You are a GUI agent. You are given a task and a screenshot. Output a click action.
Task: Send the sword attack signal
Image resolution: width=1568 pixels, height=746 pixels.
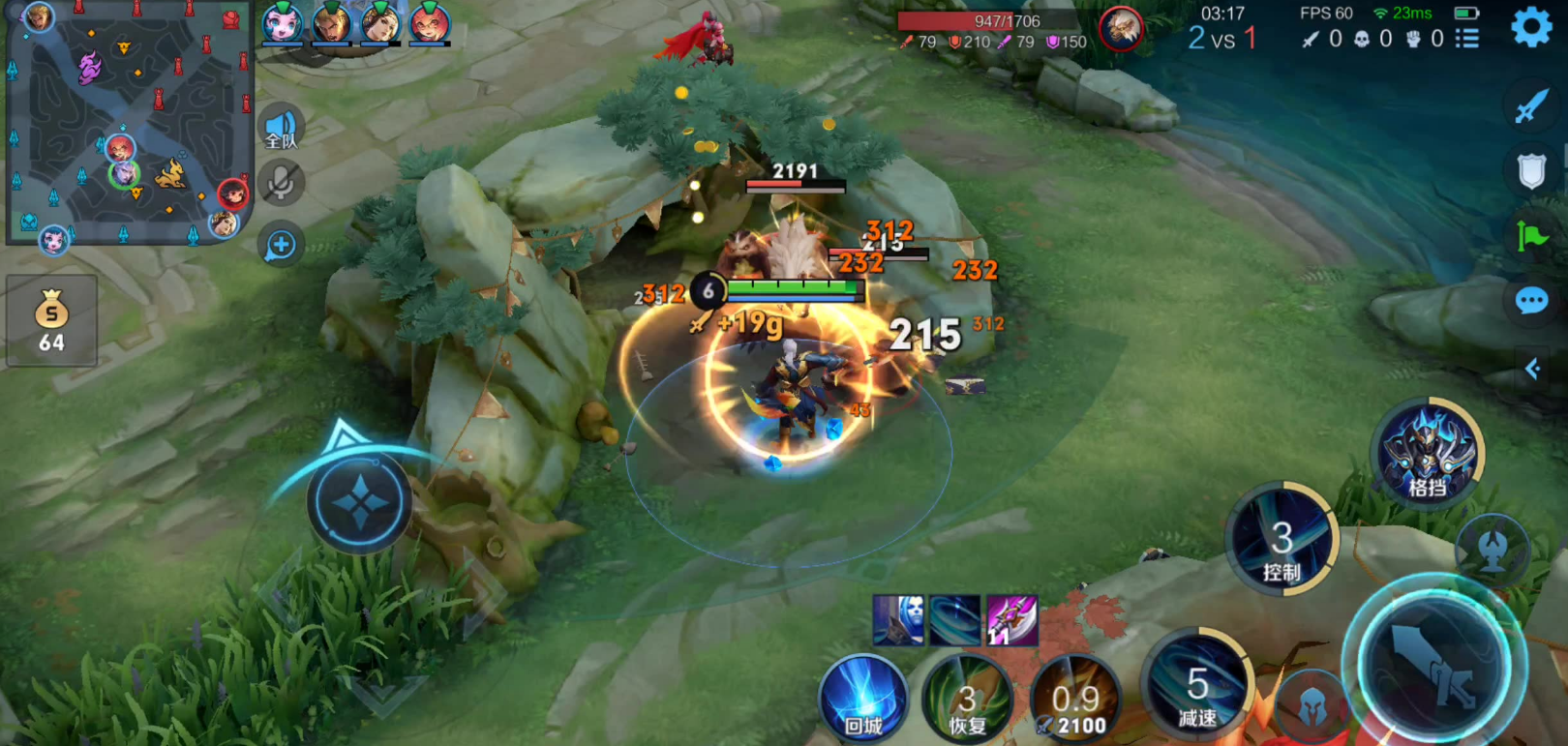coord(1531,105)
